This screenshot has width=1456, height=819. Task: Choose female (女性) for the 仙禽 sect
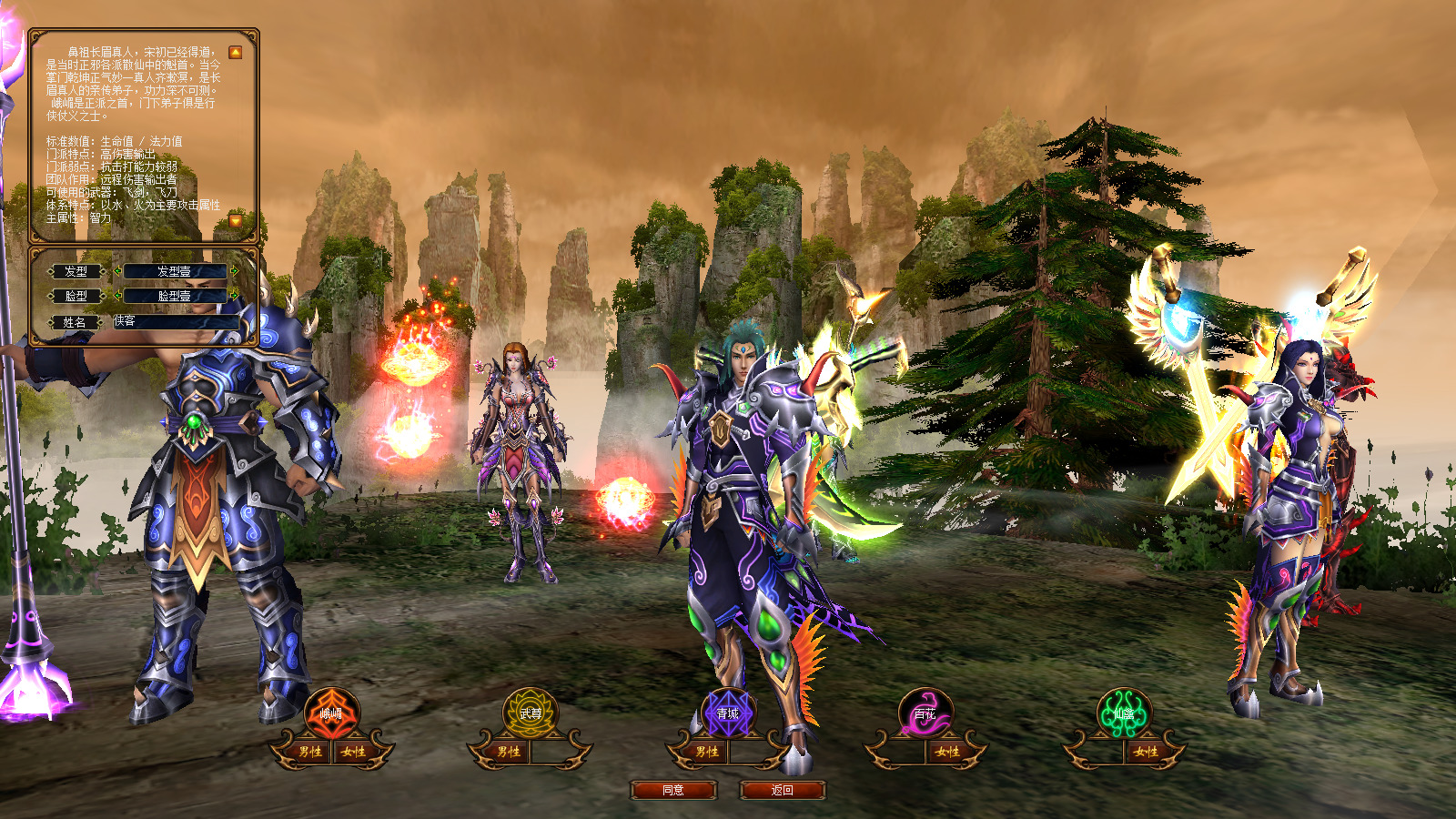click(1146, 752)
